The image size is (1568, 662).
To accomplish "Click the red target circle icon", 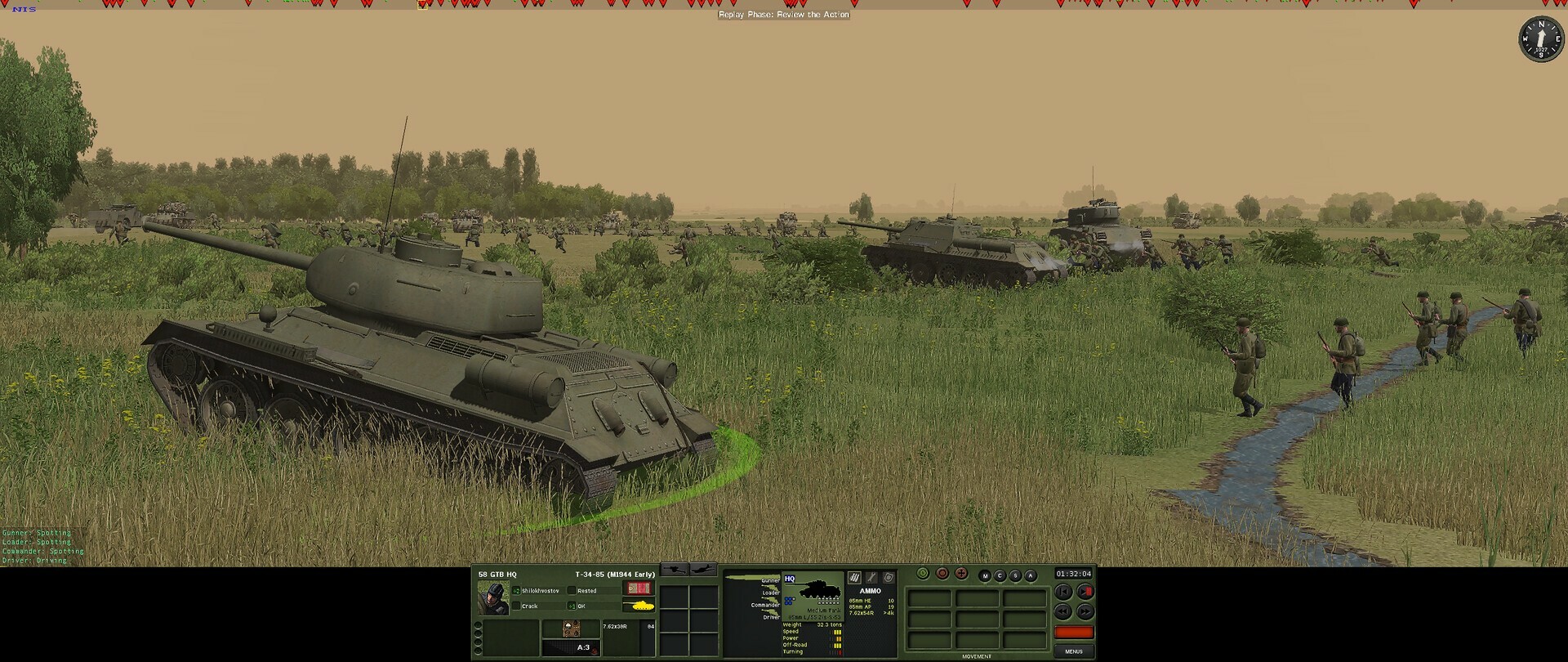I will click(942, 573).
